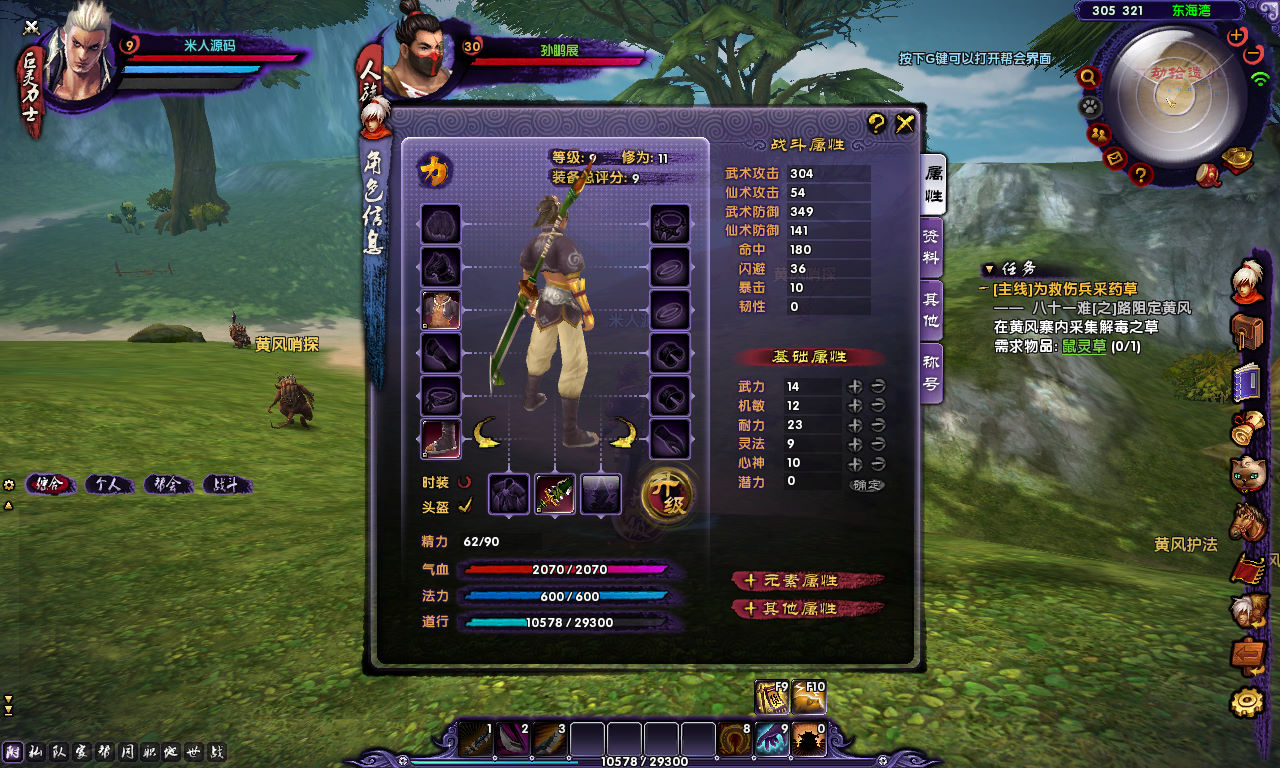Add a point to 武力
Screen dimensions: 1280x768
tap(855, 386)
